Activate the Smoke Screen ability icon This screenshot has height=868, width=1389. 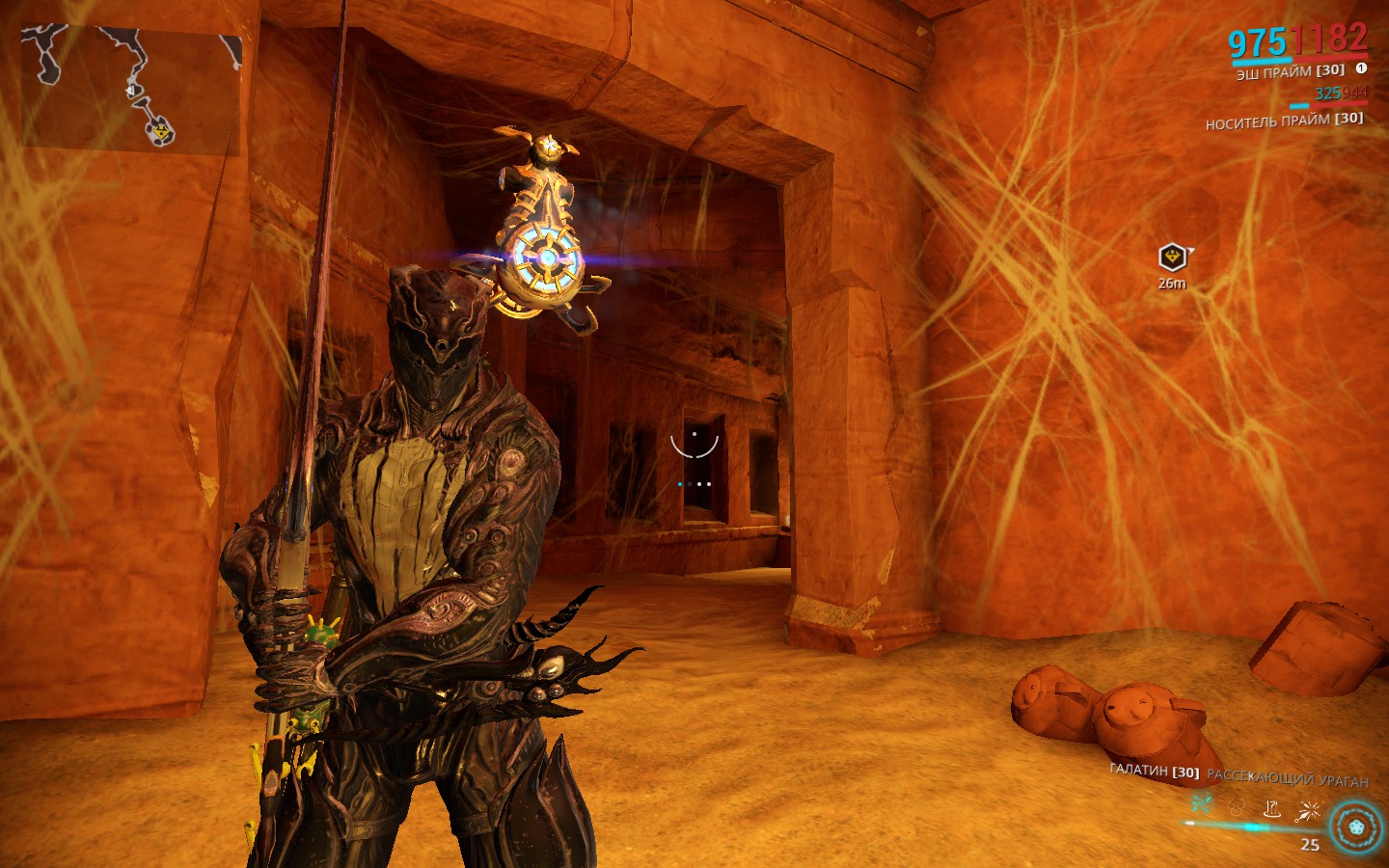click(1238, 806)
